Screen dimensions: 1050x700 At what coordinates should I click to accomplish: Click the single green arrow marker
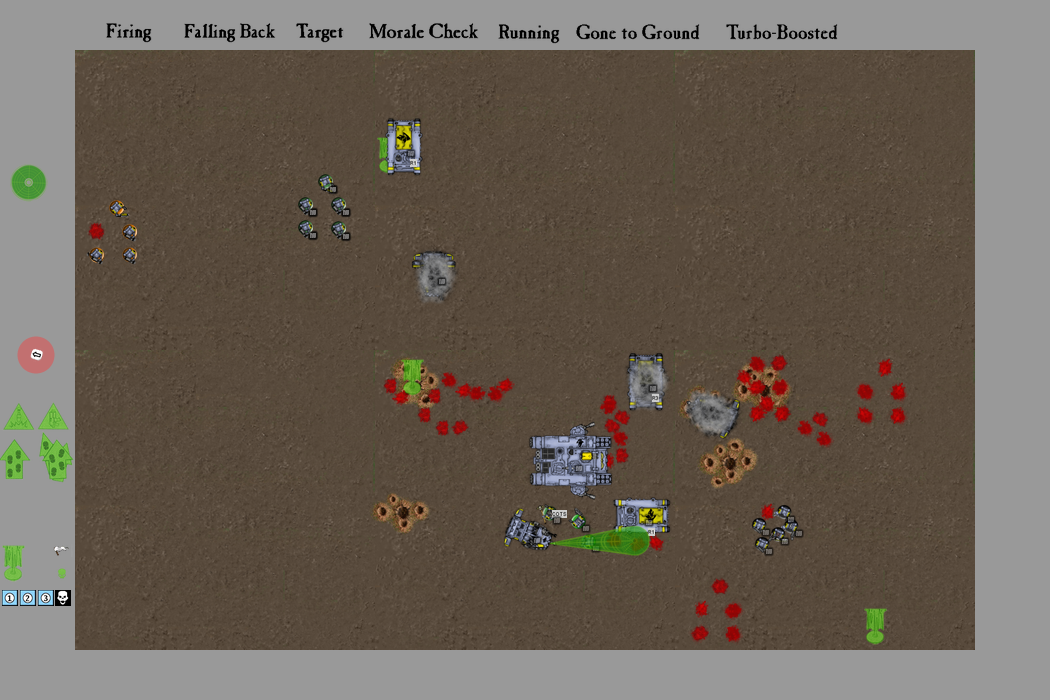[x=14, y=460]
